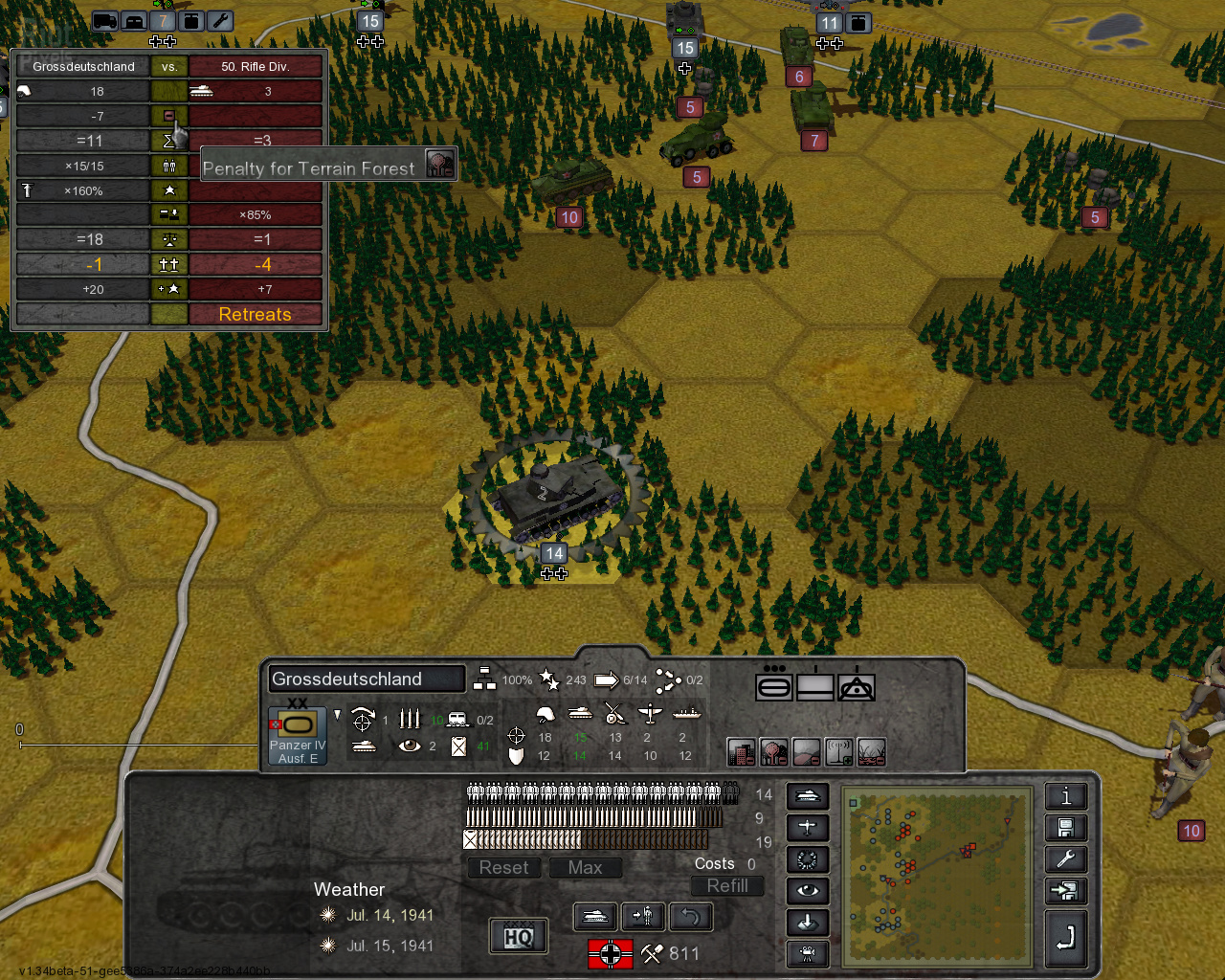Click the soldier replacement button next to undo

point(643,917)
